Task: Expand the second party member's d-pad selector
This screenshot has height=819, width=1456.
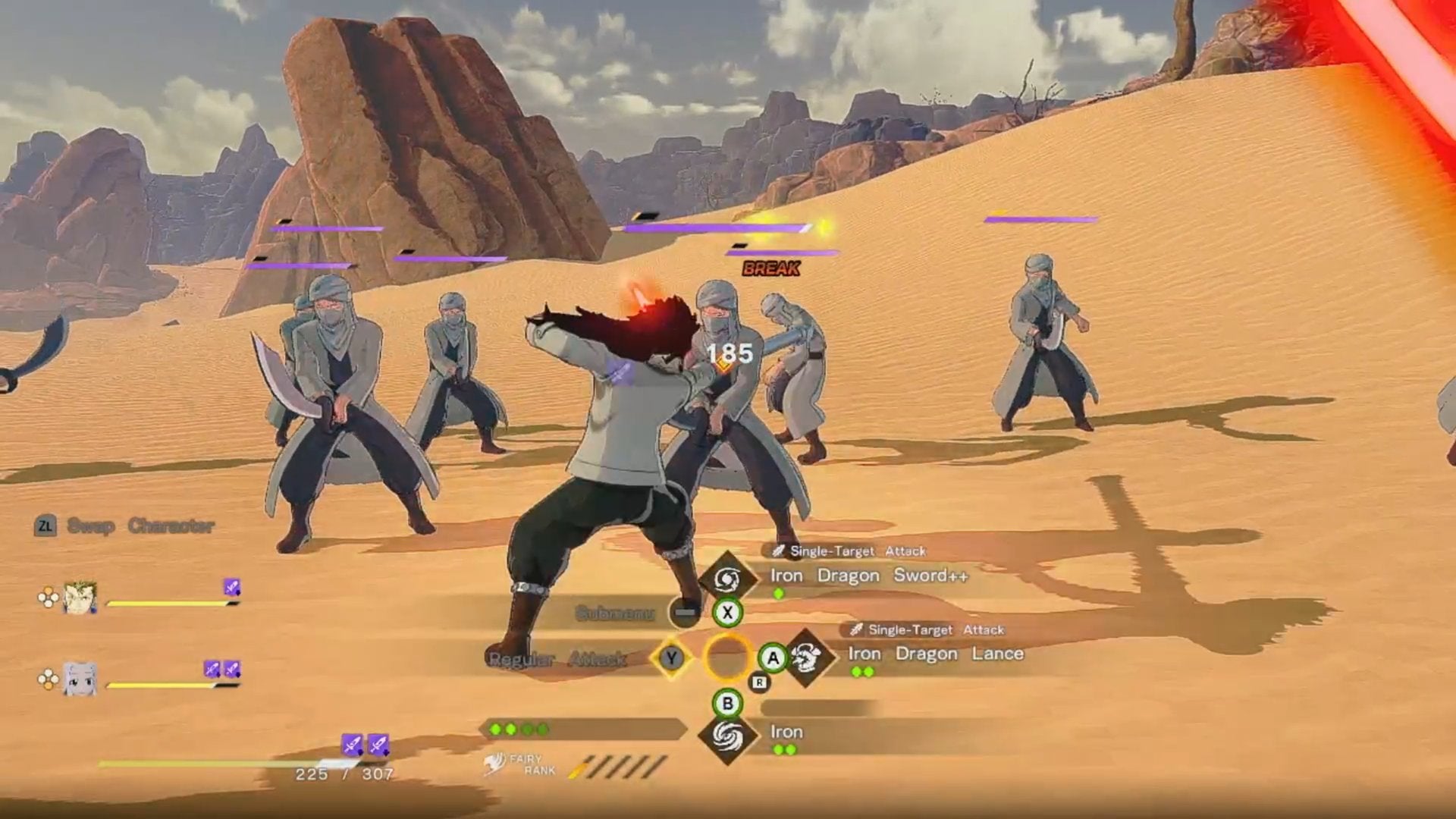Action: 49,677
